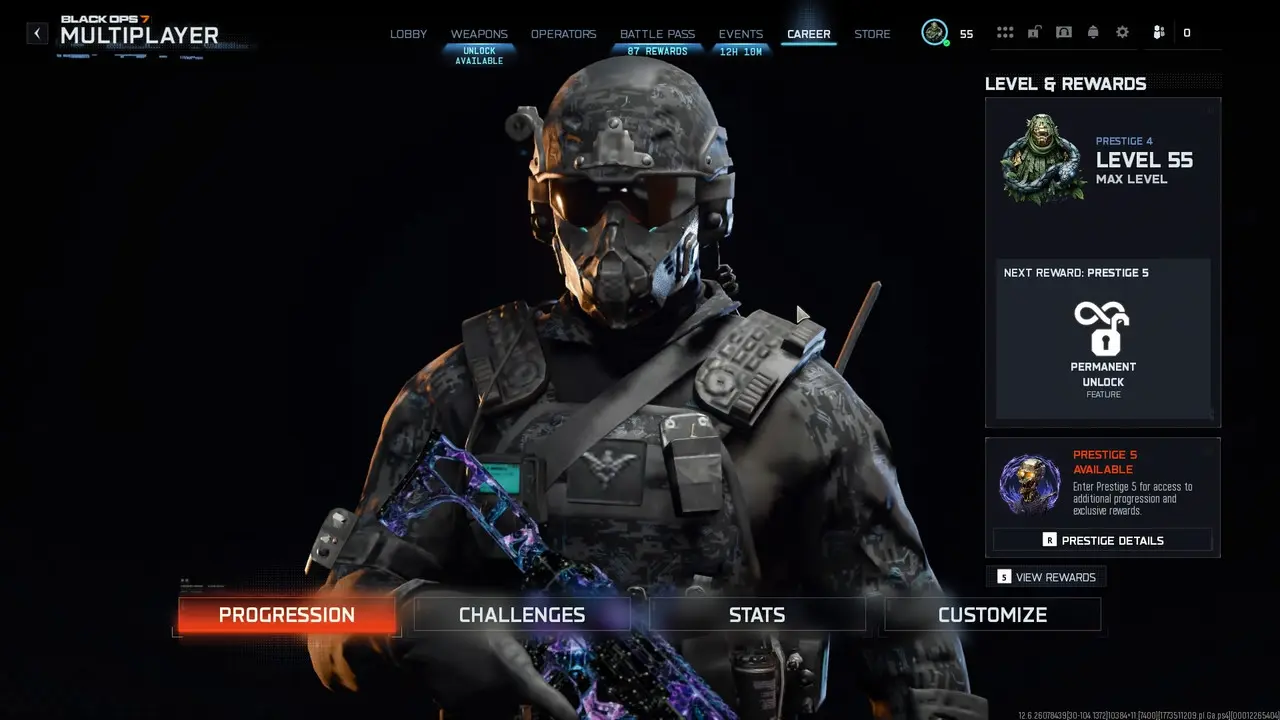The image size is (1280, 720).
Task: Select the Career tab
Action: click(808, 34)
